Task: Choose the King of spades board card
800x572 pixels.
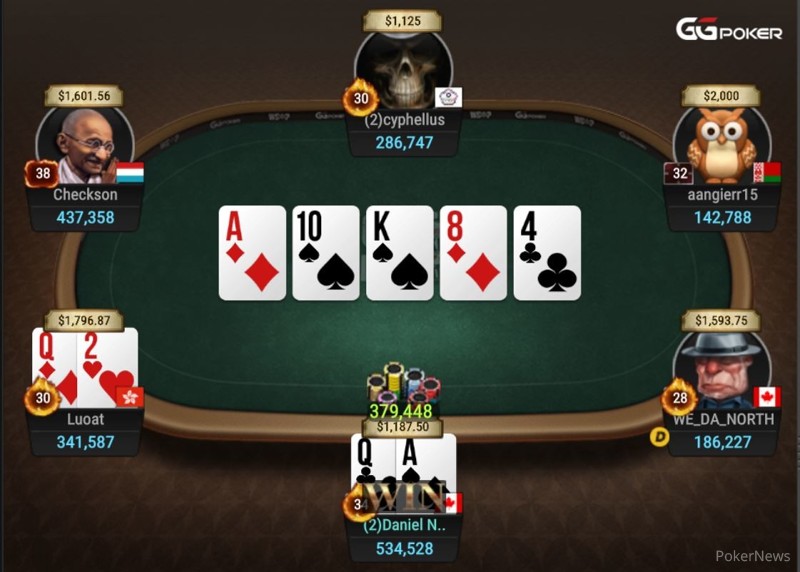Action: (x=399, y=253)
